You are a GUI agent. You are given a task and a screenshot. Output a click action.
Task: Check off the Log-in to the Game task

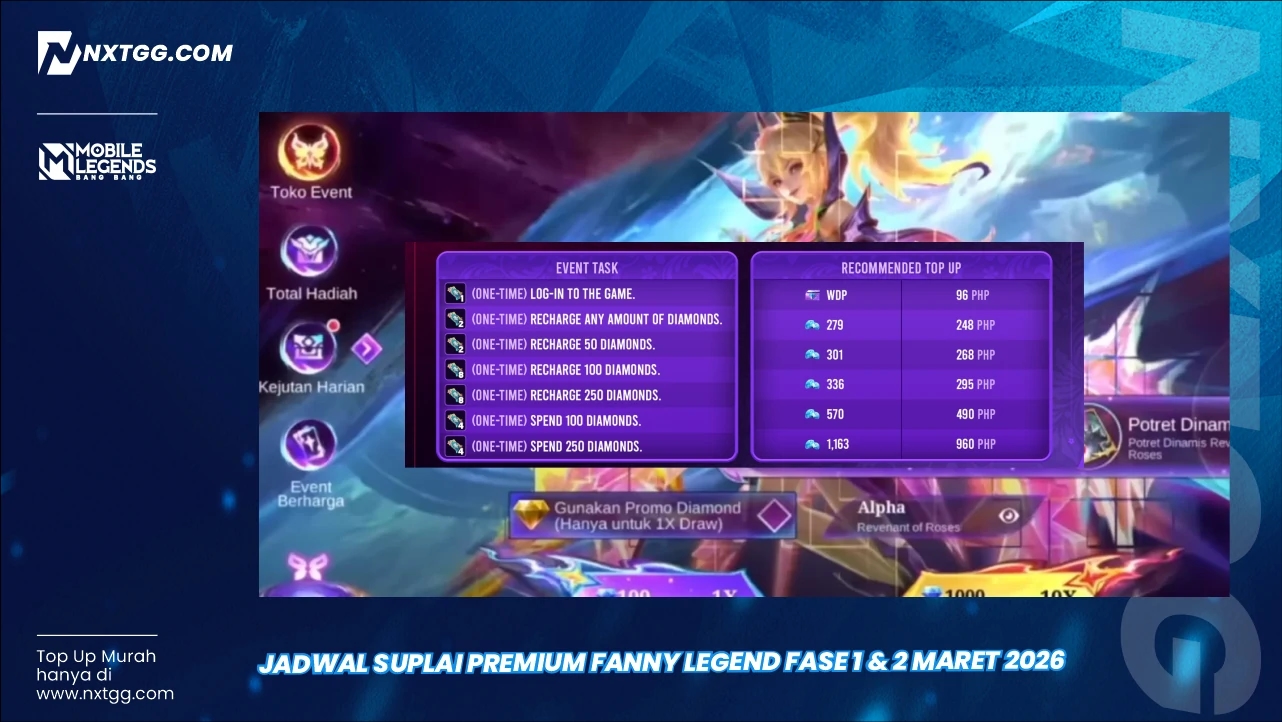pos(455,293)
